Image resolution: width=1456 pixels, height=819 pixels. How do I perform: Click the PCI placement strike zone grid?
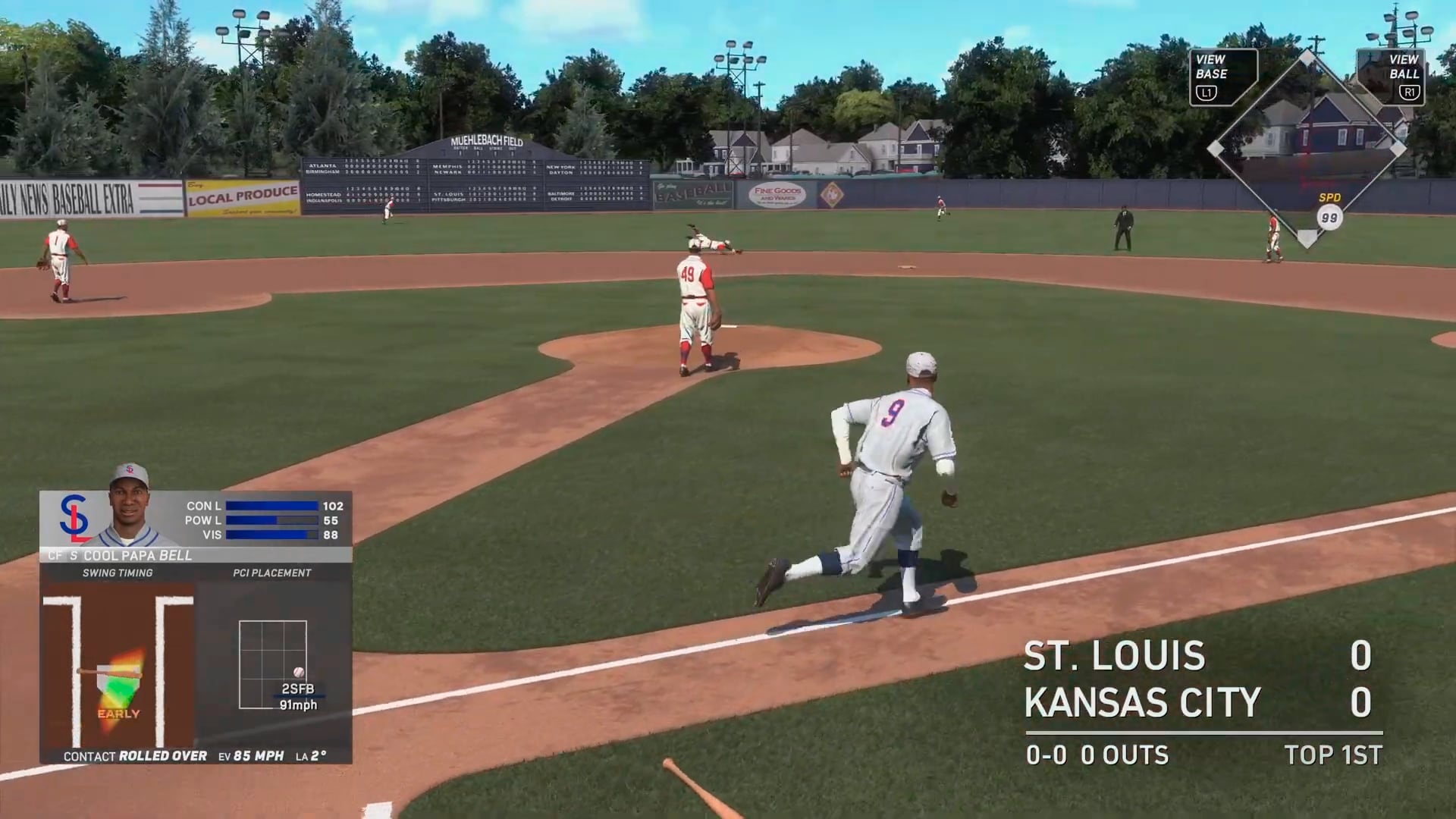coord(273,664)
